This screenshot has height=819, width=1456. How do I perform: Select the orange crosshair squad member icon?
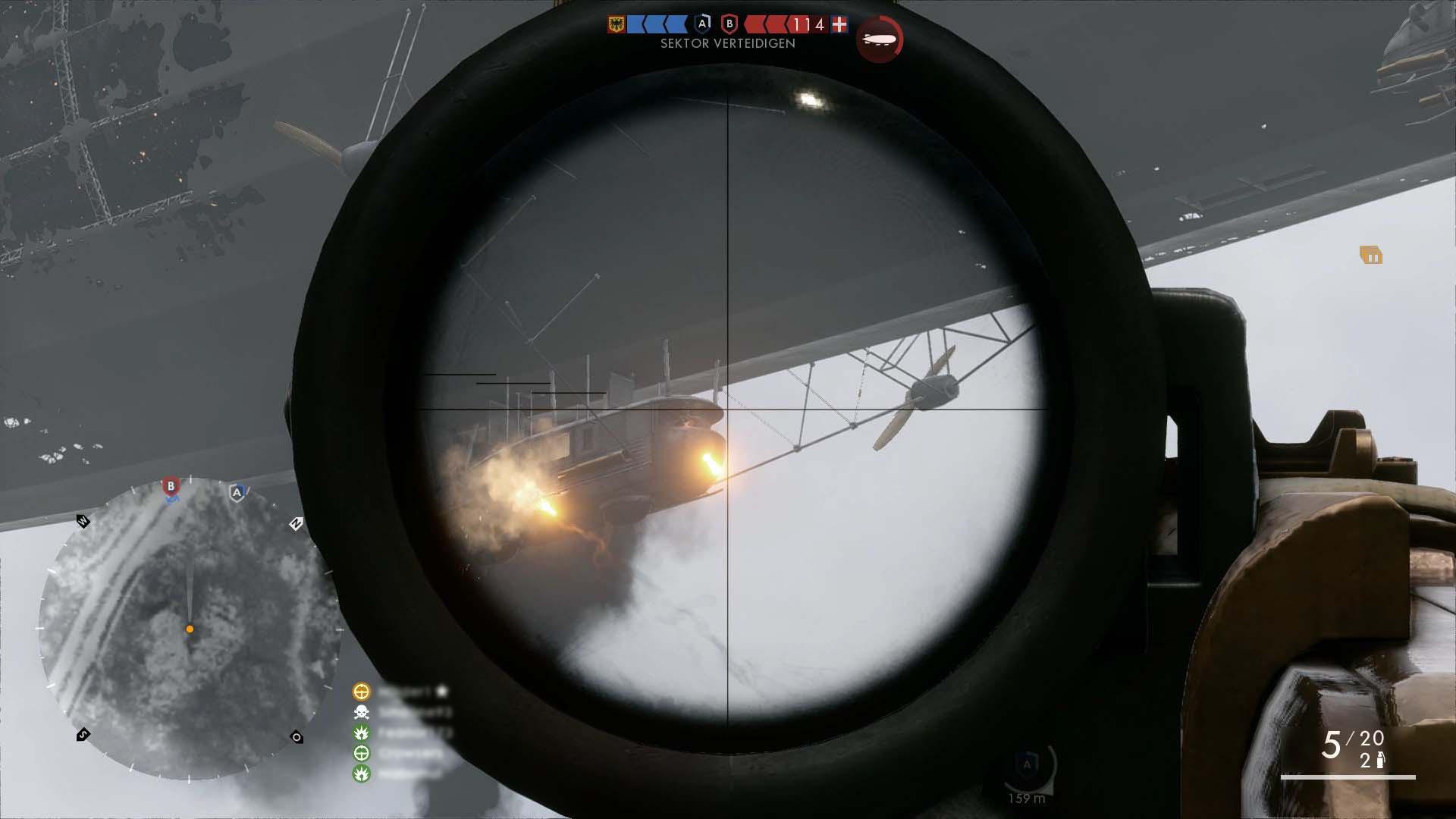[x=362, y=692]
